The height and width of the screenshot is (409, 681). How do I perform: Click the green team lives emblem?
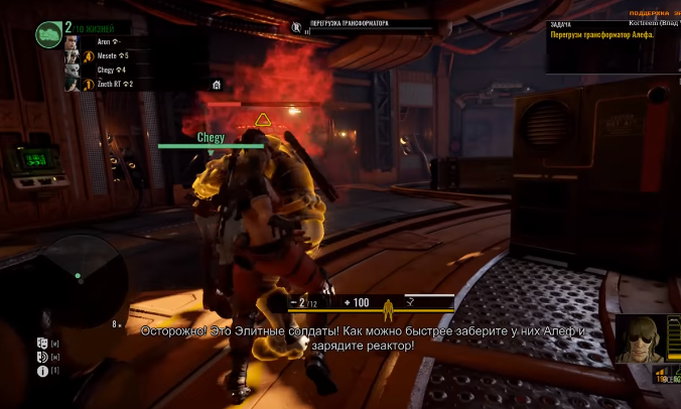click(x=47, y=35)
